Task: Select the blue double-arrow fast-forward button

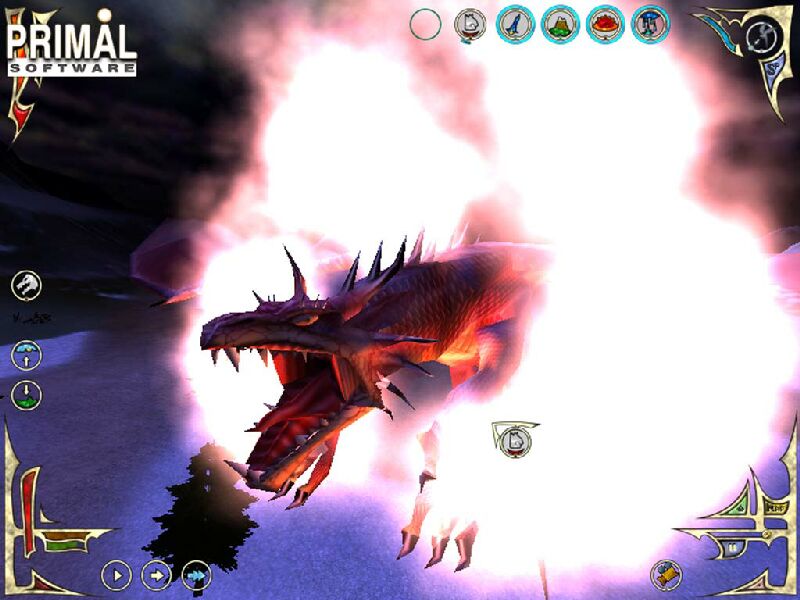Action: tap(195, 574)
